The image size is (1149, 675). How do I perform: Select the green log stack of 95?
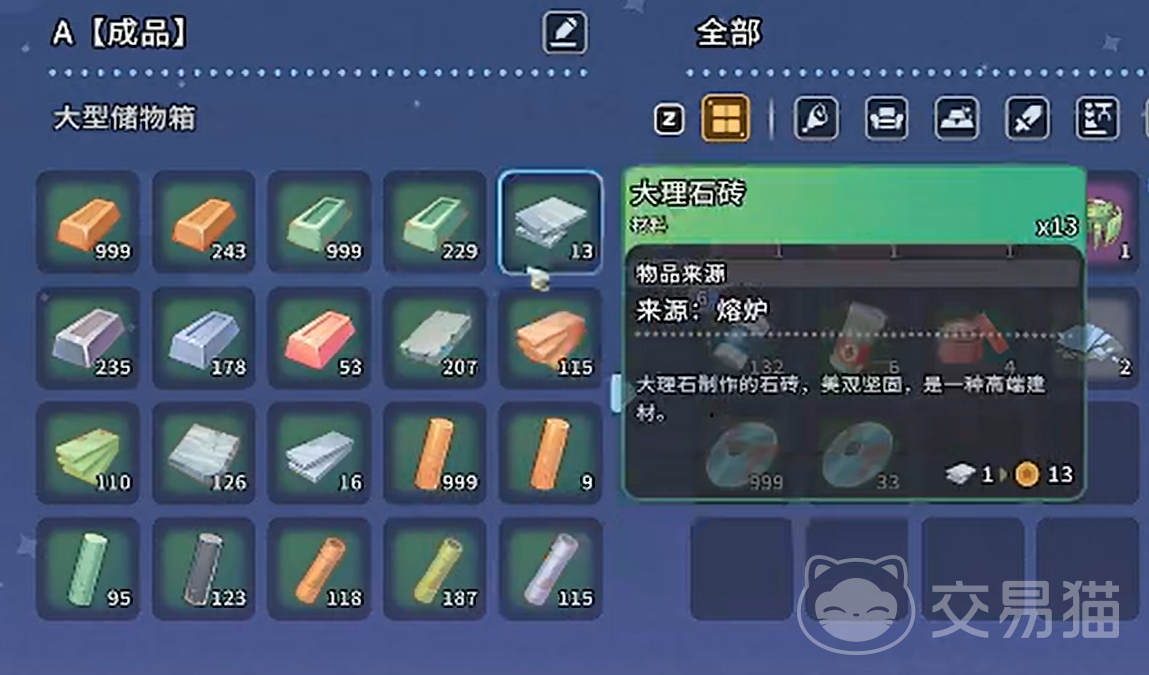tap(88, 569)
